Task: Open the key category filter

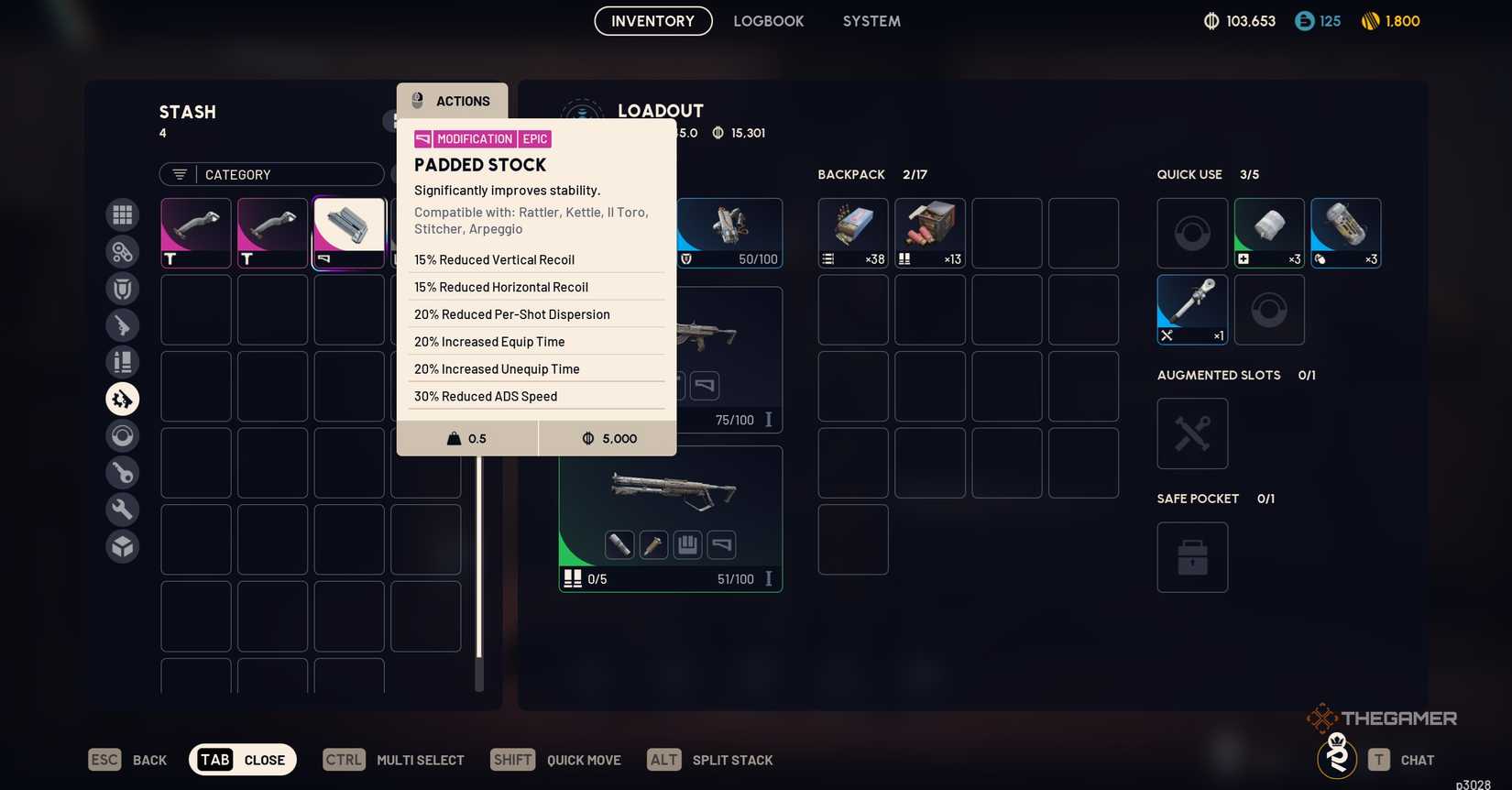Action: 122,472
